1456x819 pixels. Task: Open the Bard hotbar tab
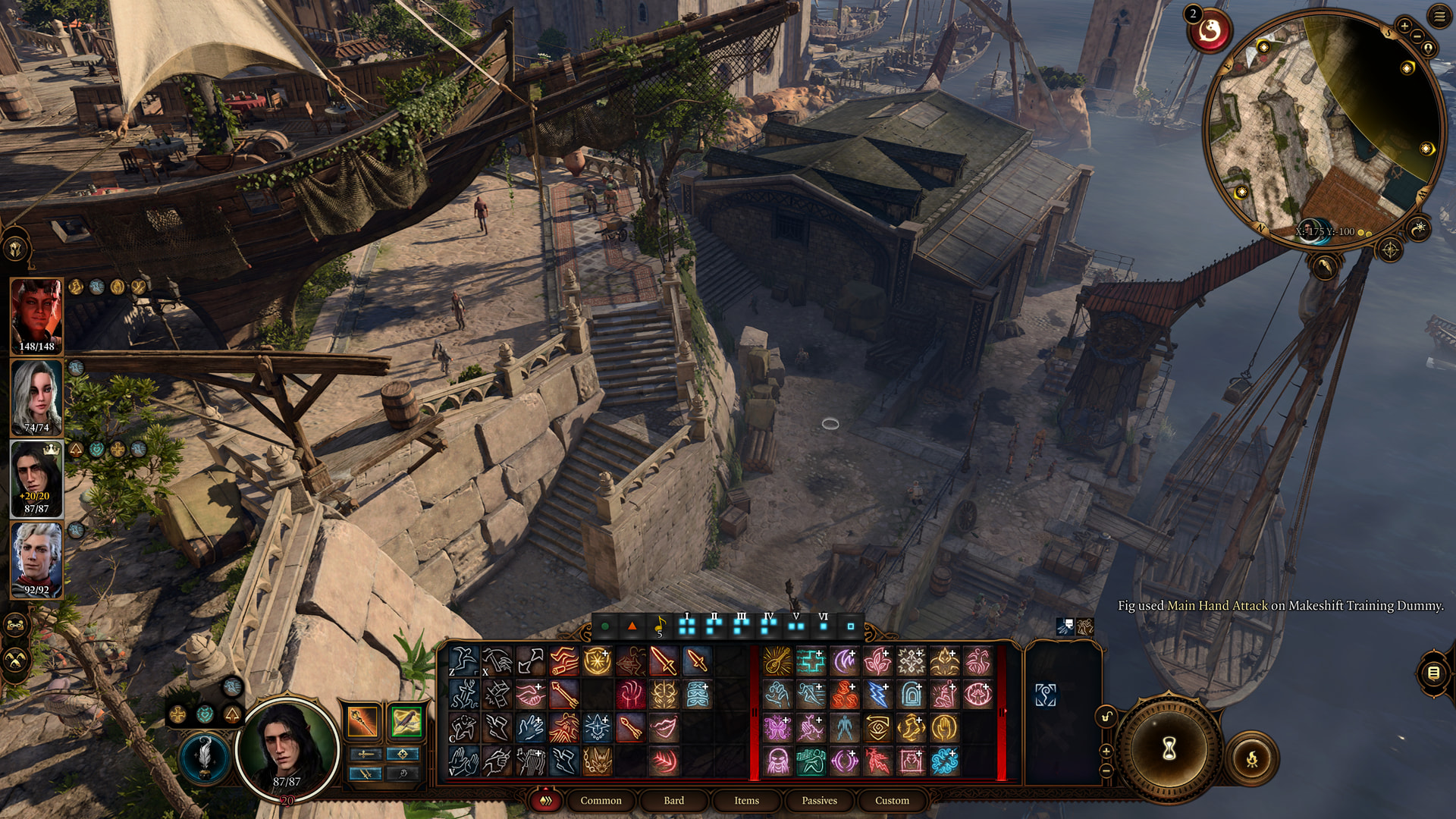[673, 800]
